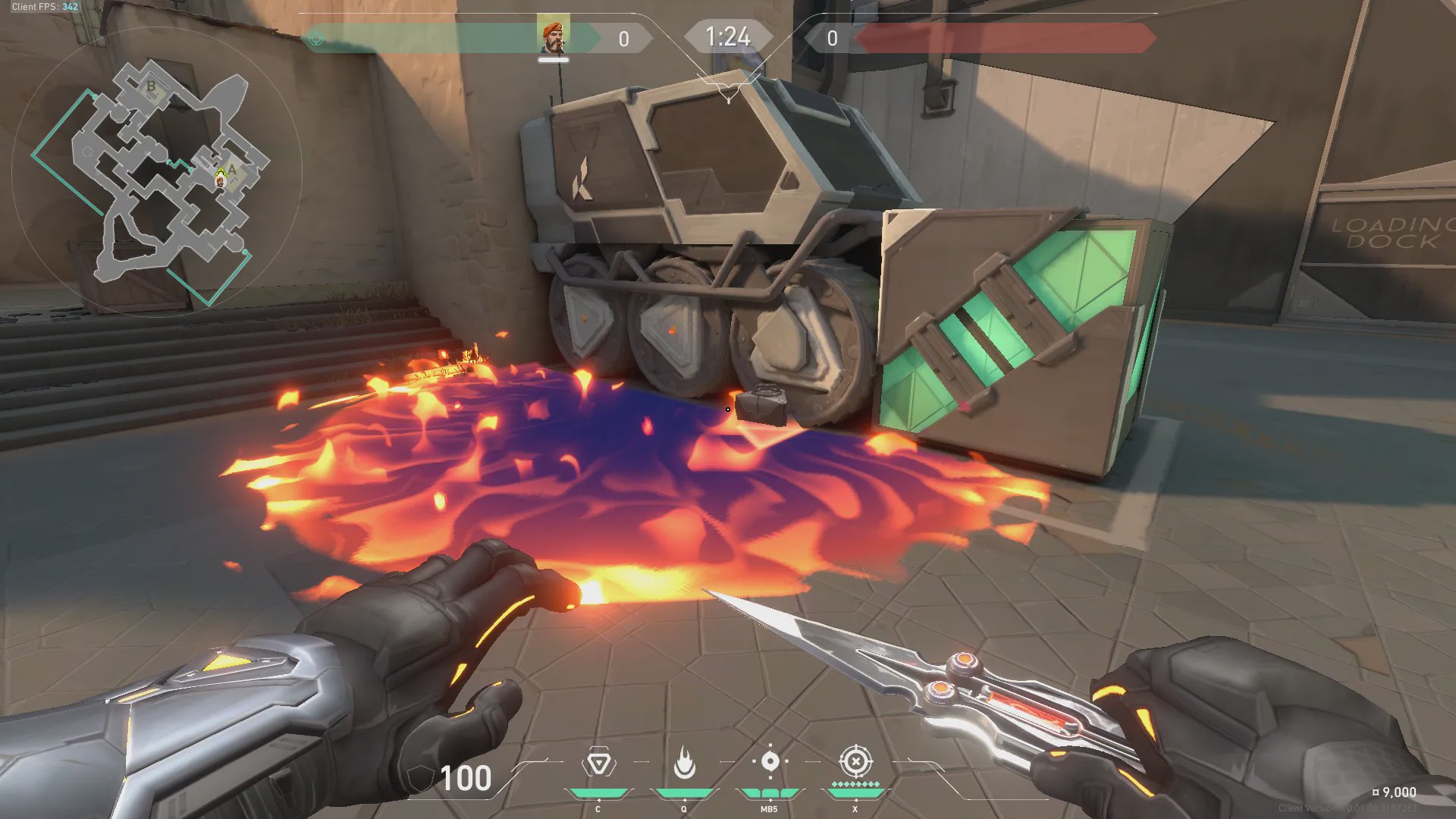Activate the Stim Beacon ability icon
This screenshot has width=1456, height=819.
[598, 764]
